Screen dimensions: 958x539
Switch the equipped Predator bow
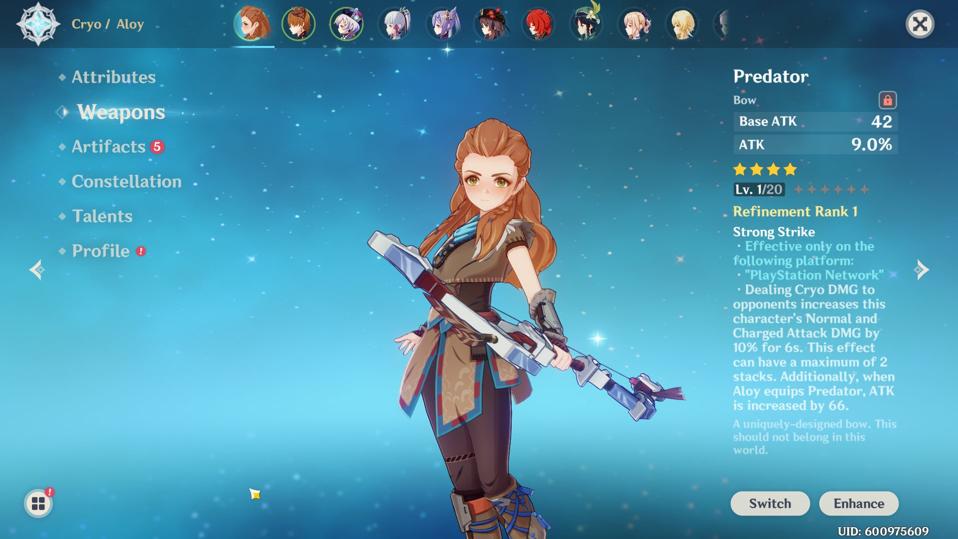tap(769, 503)
